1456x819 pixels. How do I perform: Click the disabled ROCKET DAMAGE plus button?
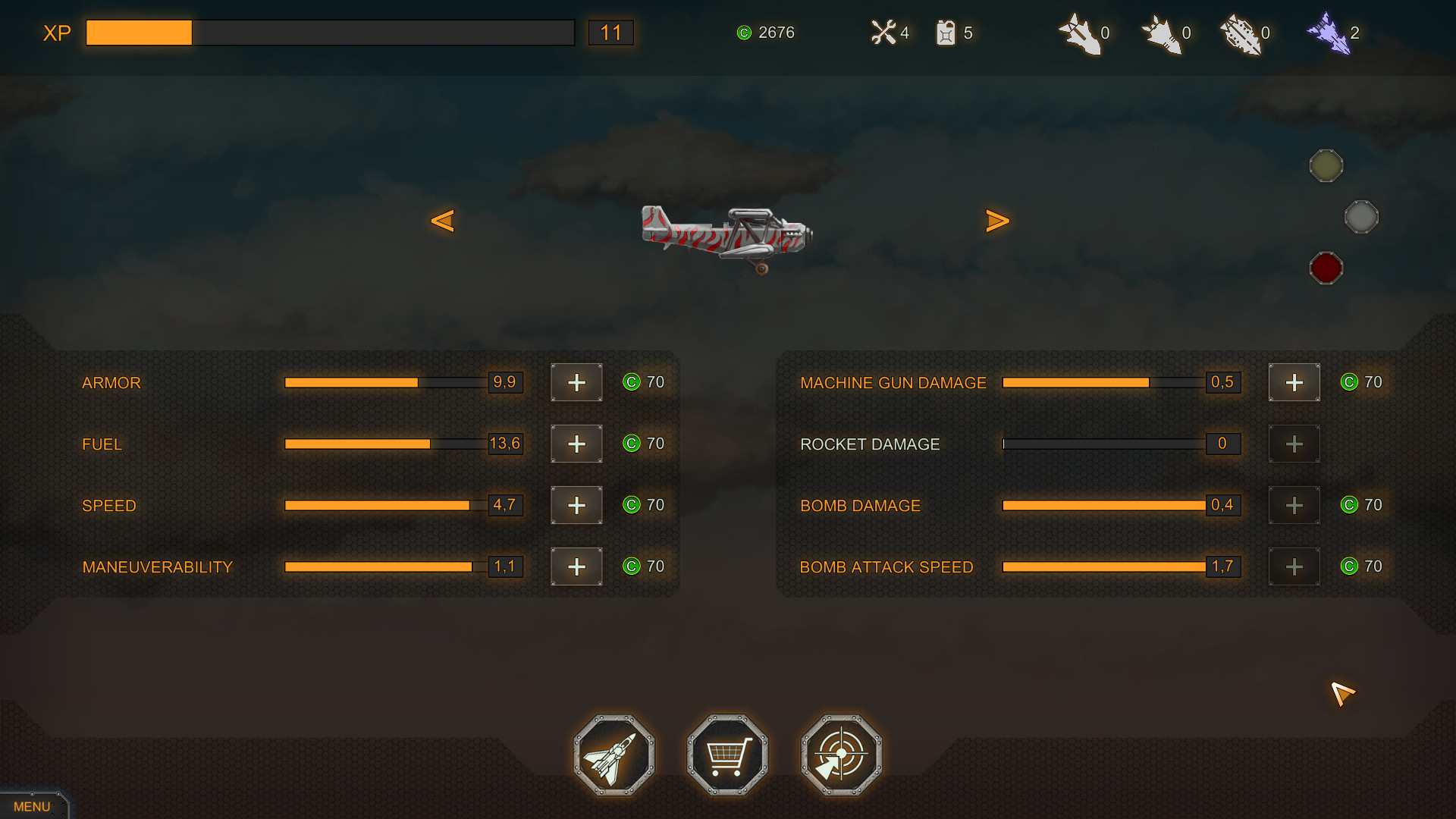click(x=1294, y=444)
